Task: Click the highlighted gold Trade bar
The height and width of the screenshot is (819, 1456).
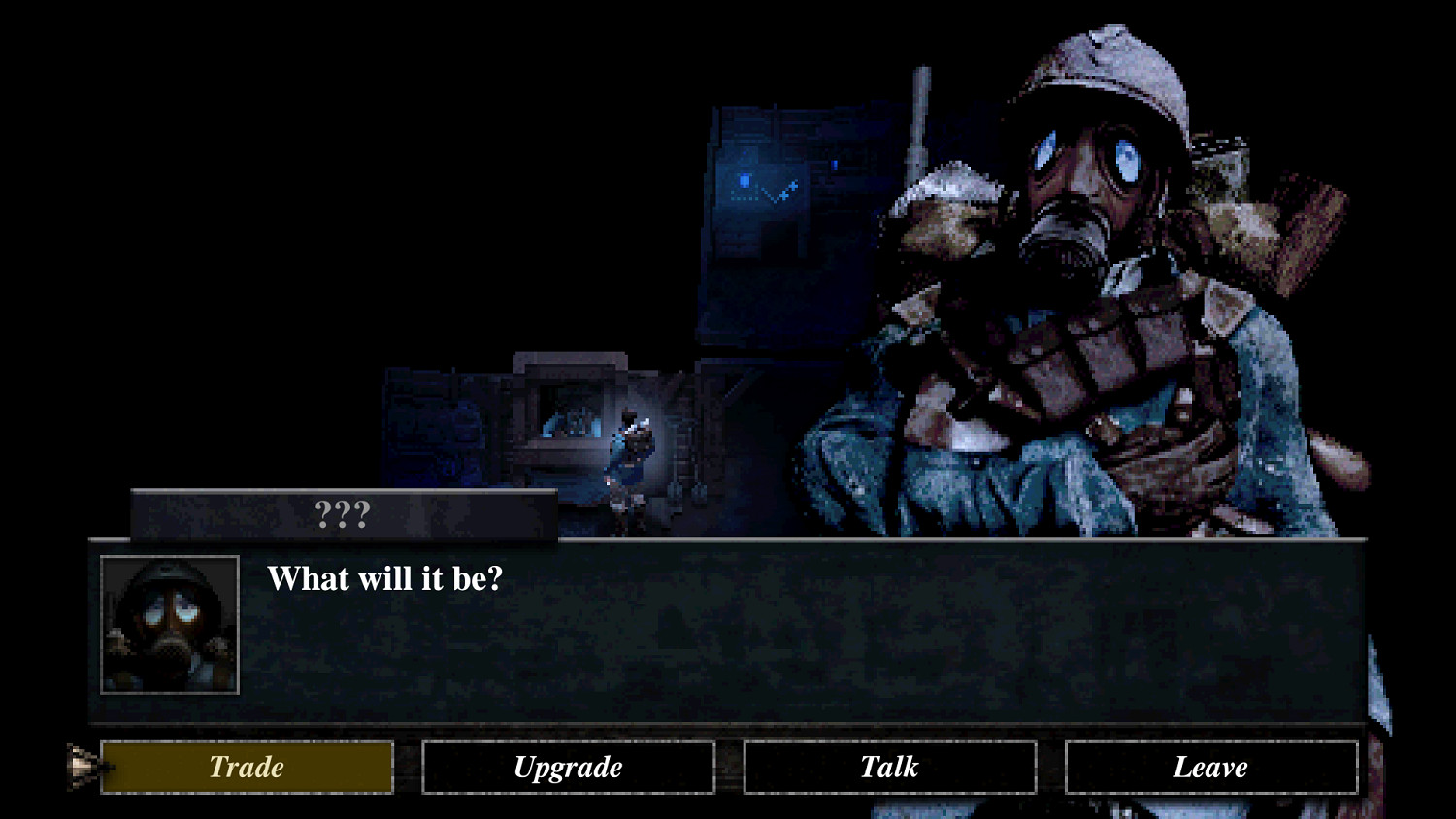Action: [x=246, y=767]
